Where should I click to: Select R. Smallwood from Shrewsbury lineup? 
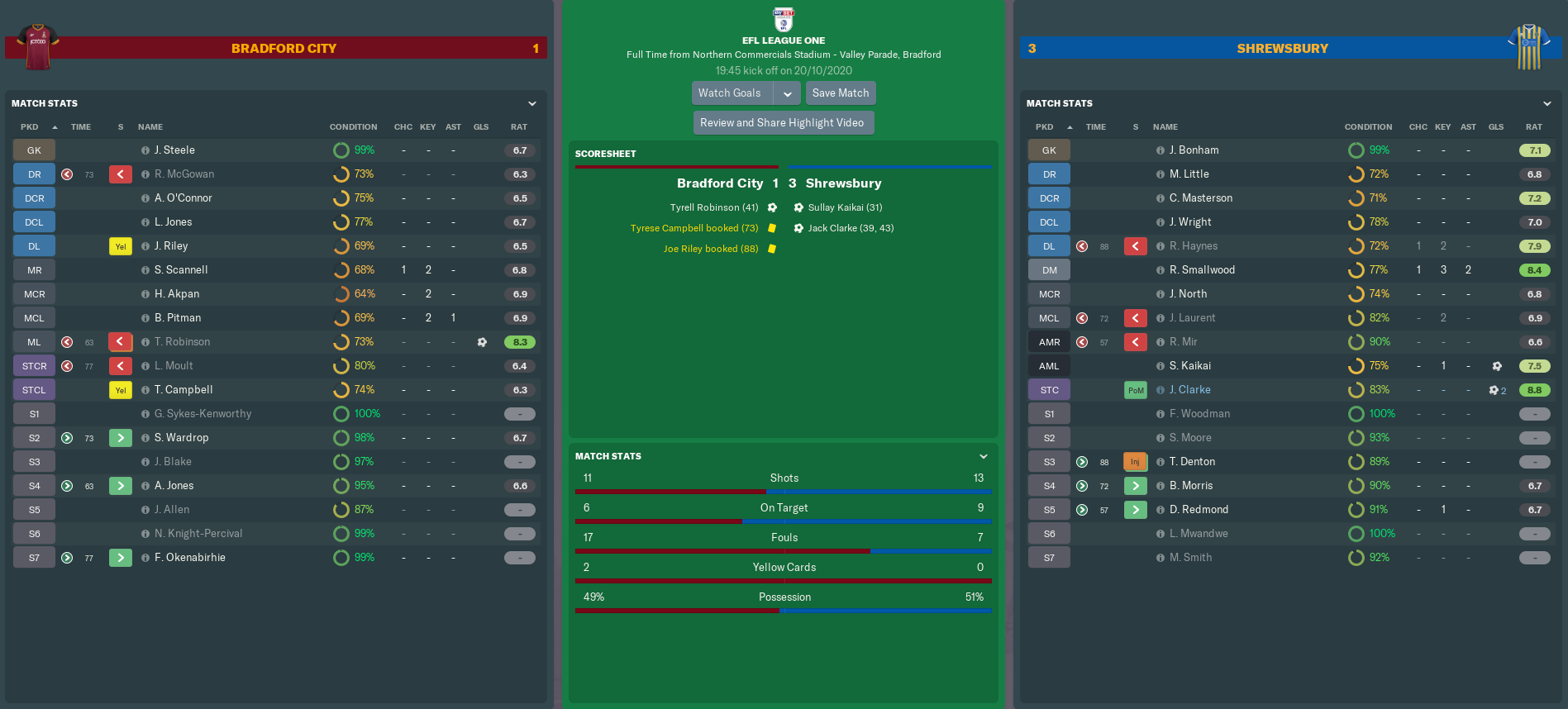1202,270
